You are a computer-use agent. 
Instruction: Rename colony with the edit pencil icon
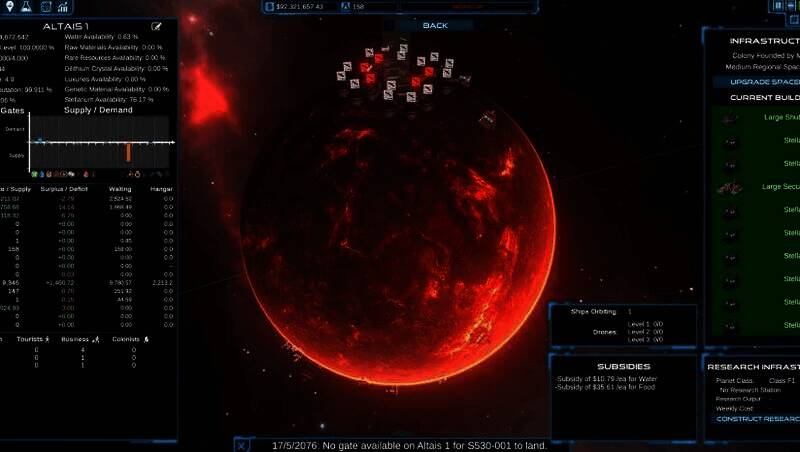[x=157, y=26]
